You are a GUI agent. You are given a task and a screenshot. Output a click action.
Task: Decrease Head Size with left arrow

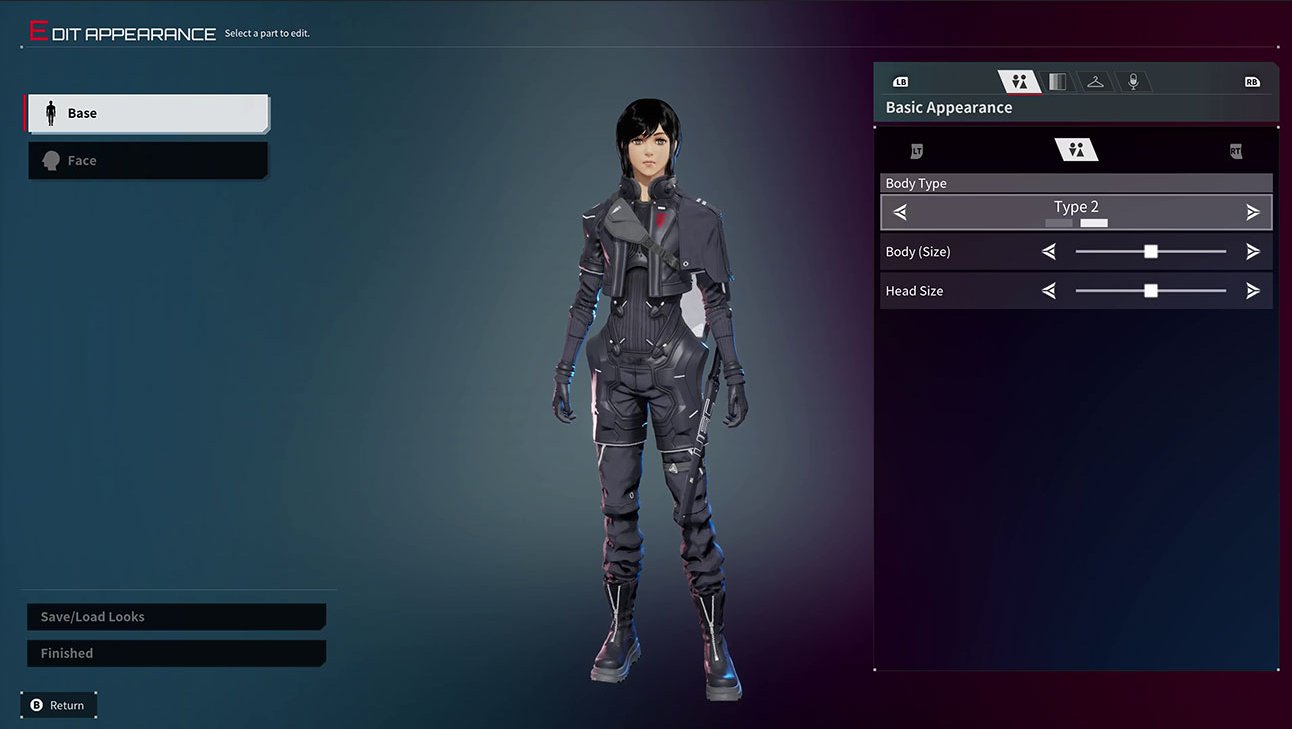coord(1049,291)
